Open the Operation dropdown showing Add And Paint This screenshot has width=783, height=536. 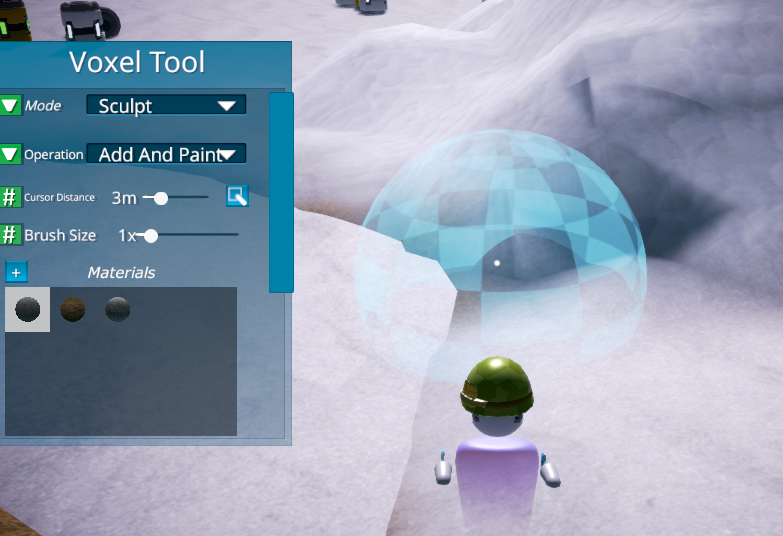(x=166, y=154)
